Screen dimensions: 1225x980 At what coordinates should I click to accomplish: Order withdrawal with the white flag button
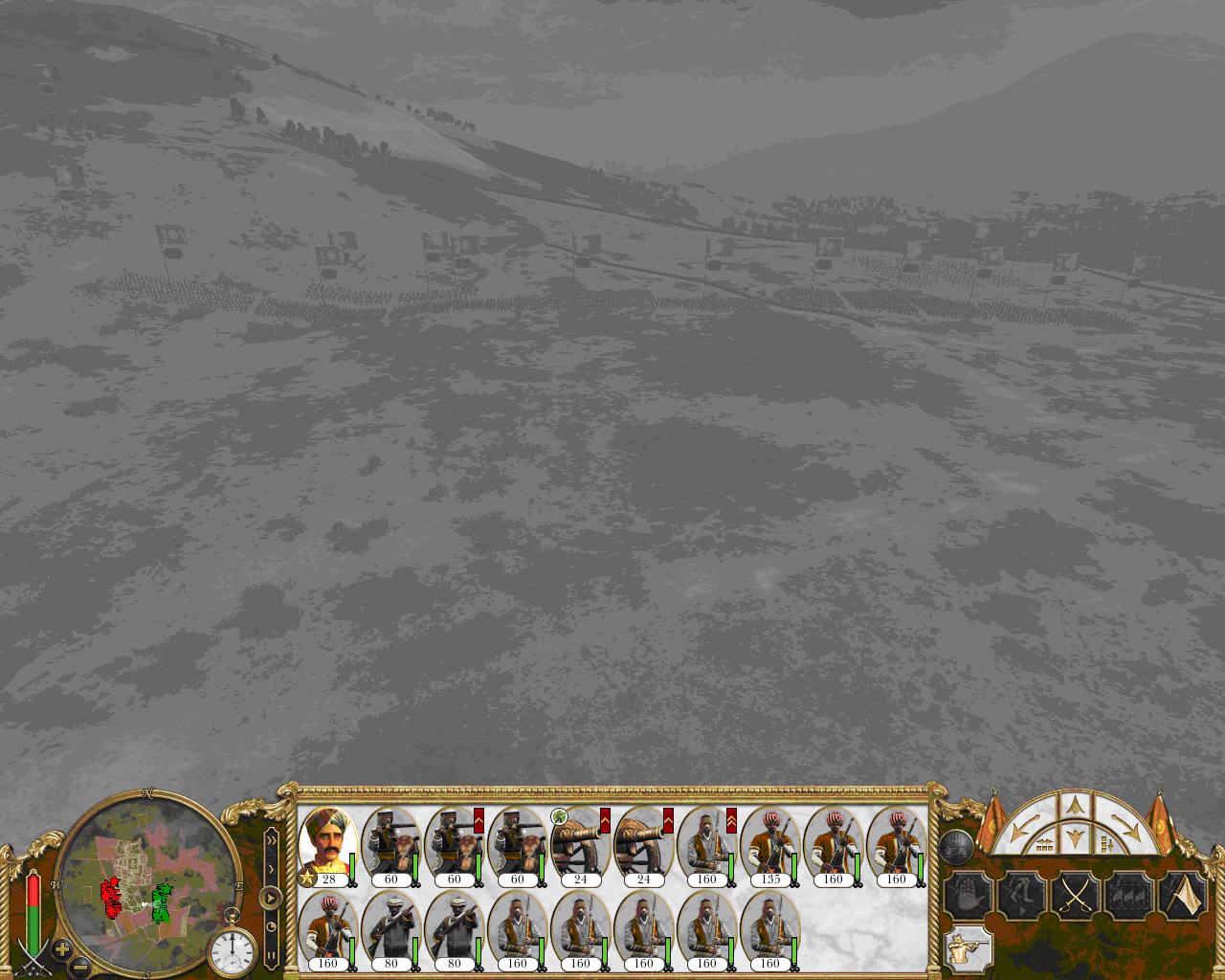point(1183,897)
